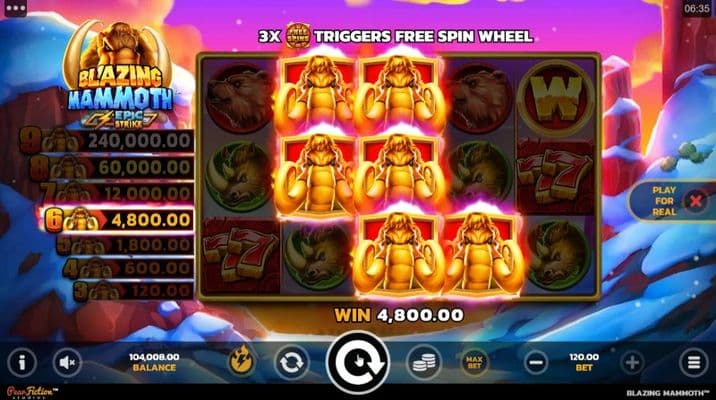Viewport: 716px width, 400px height.
Task: Open the game info panel
Action: click(x=22, y=361)
